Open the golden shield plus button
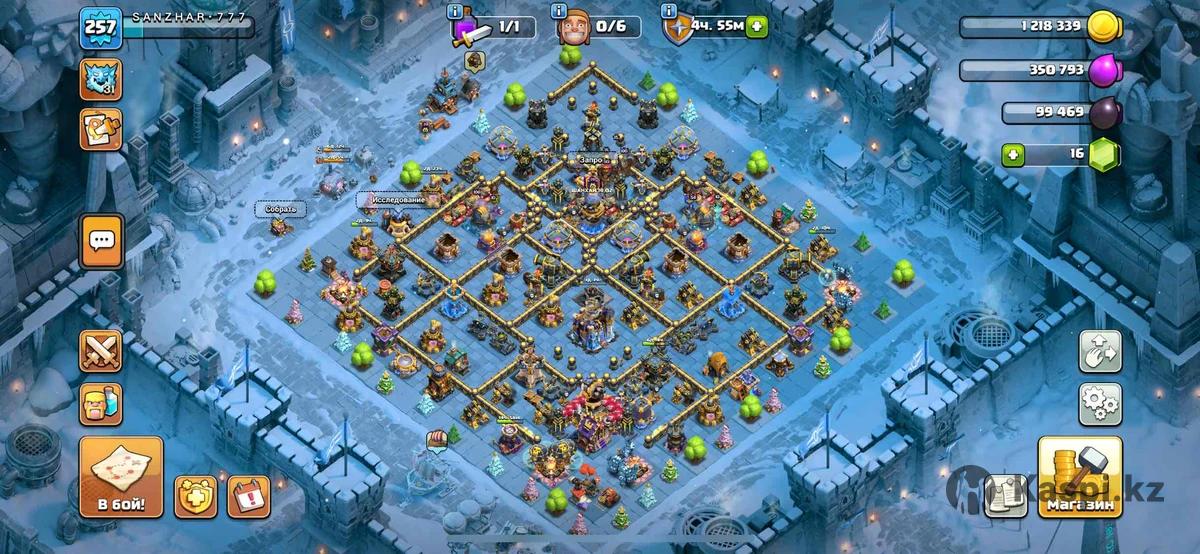This screenshot has width=1200, height=554. pyautogui.click(x=196, y=495)
